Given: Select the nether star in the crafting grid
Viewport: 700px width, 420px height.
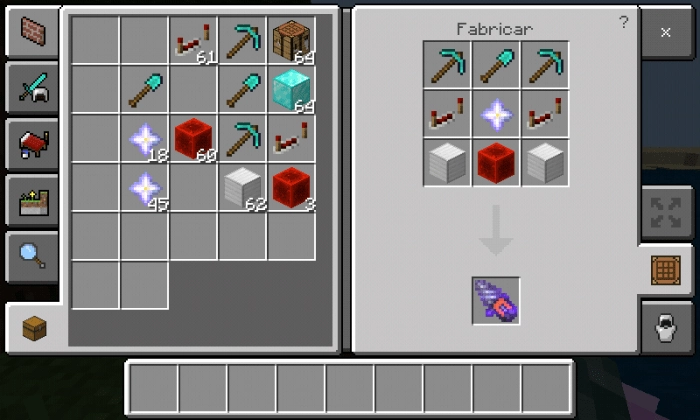Looking at the screenshot, I should [x=496, y=113].
